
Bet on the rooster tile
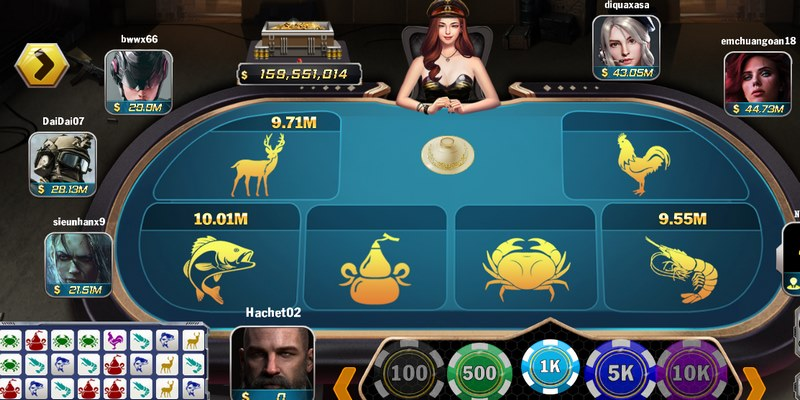(642, 163)
